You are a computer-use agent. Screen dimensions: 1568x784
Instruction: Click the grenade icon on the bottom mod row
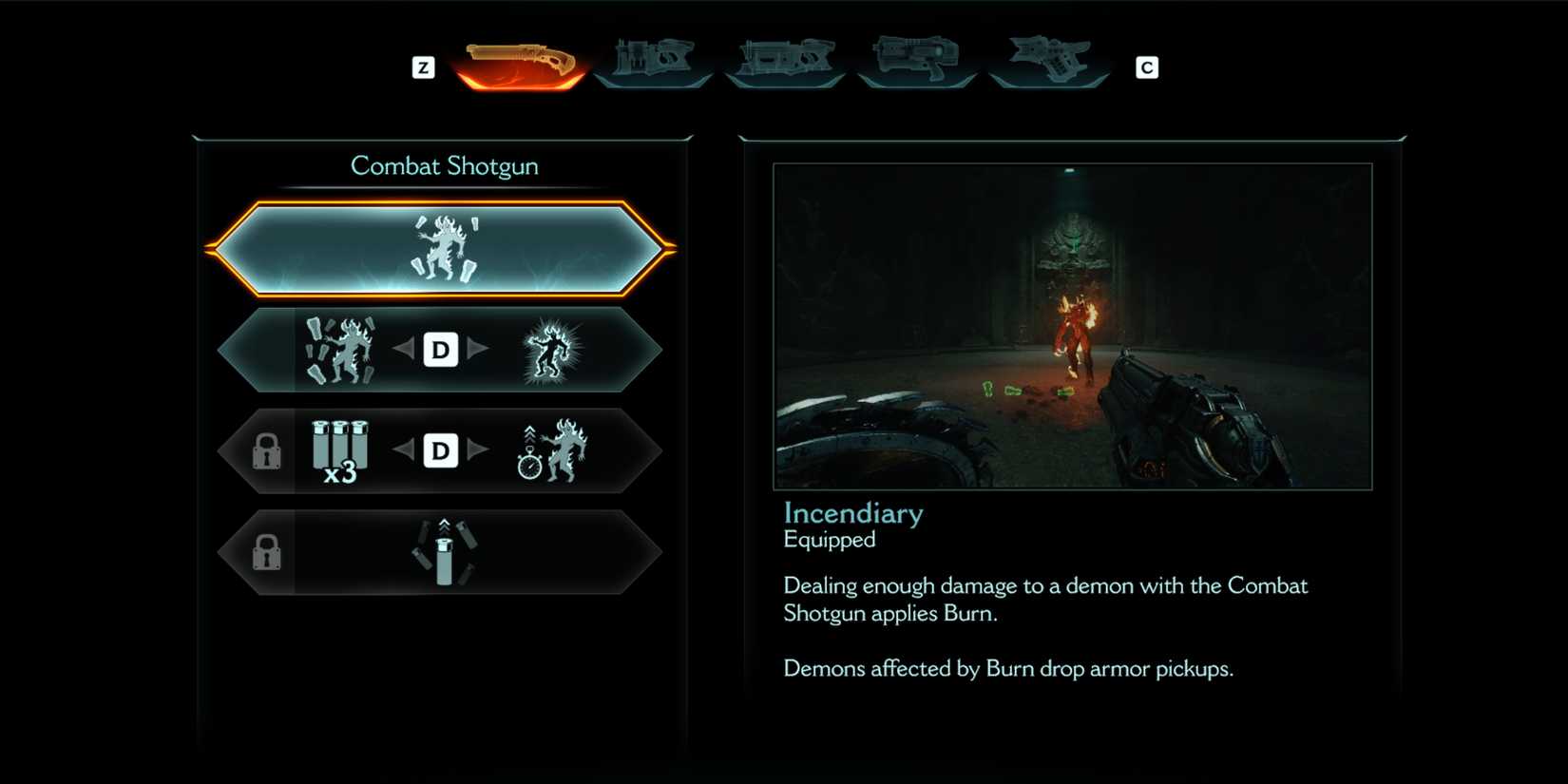(x=443, y=554)
